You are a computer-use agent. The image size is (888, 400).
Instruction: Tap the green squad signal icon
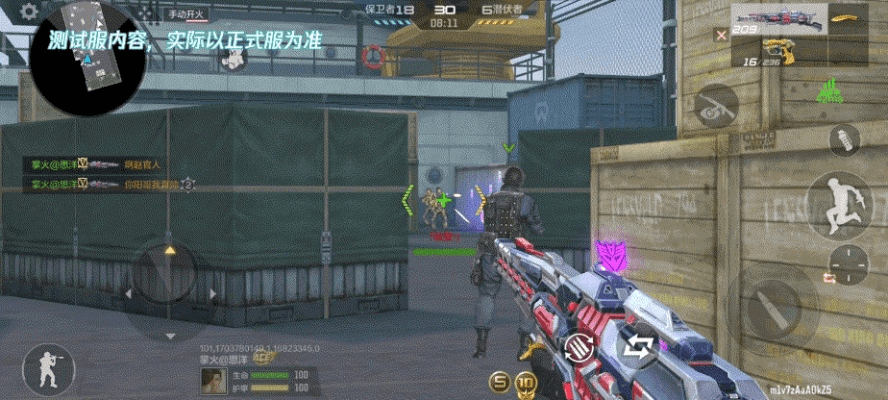coord(827,93)
